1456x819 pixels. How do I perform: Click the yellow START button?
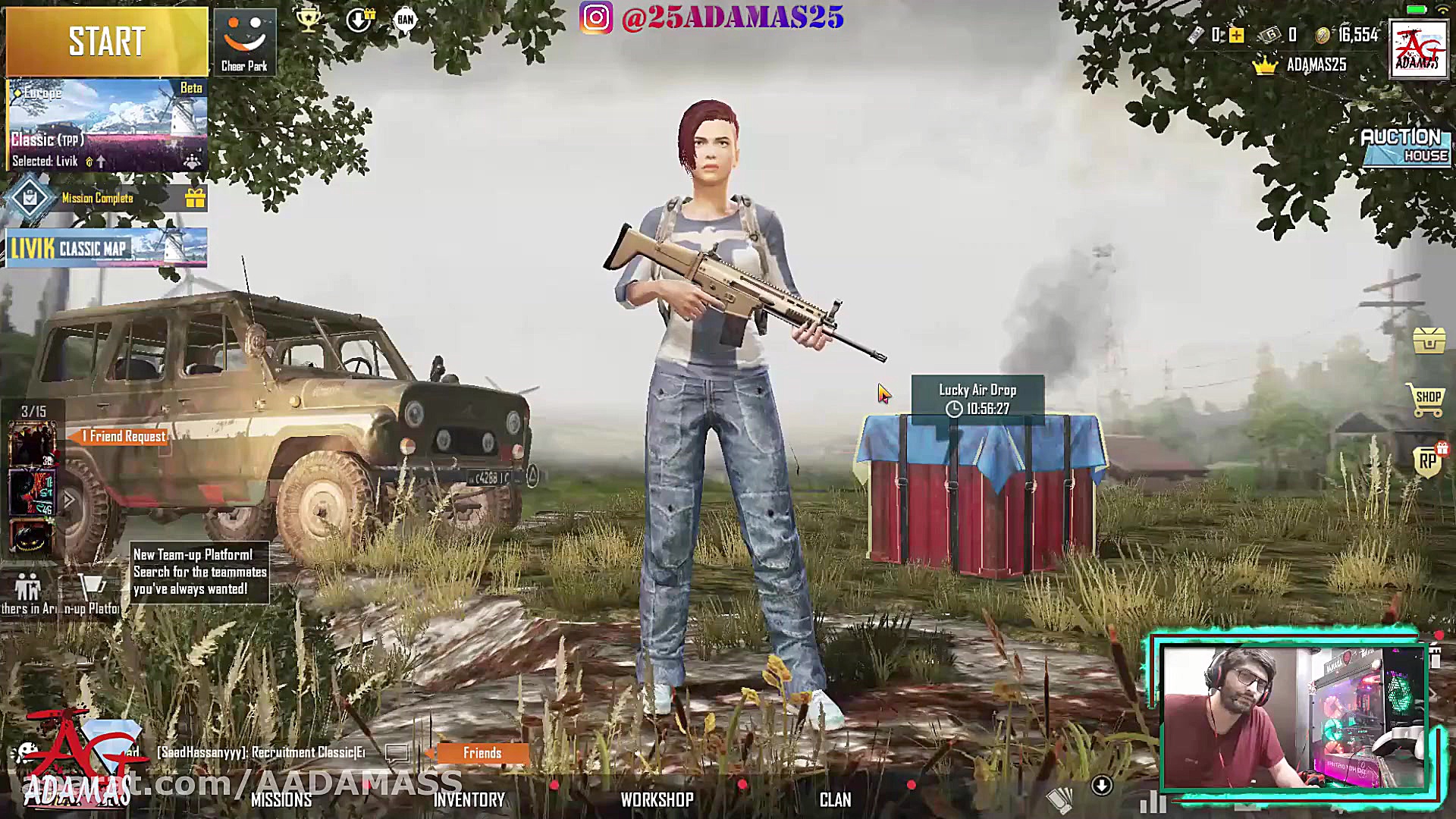[106, 41]
